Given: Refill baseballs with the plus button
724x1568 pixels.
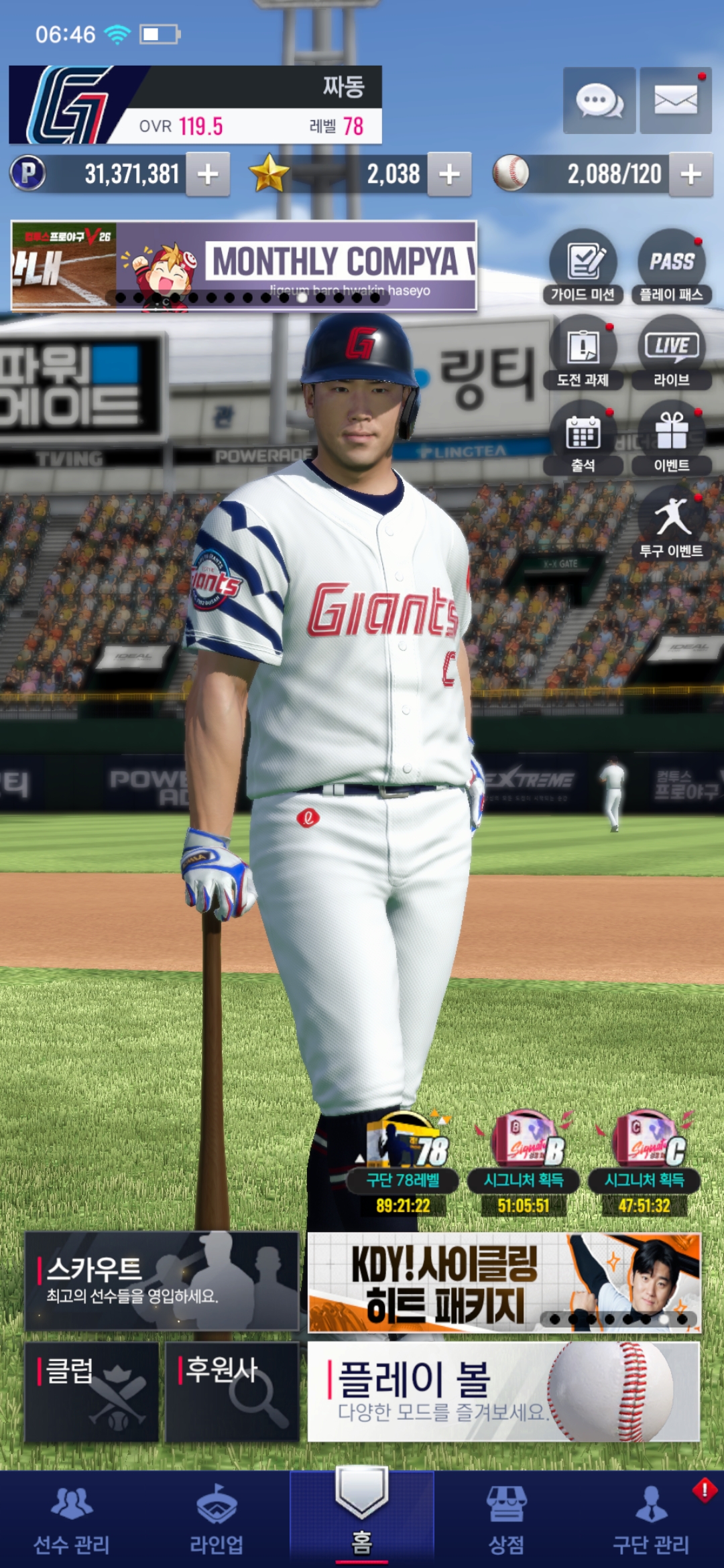Looking at the screenshot, I should [x=690, y=174].
